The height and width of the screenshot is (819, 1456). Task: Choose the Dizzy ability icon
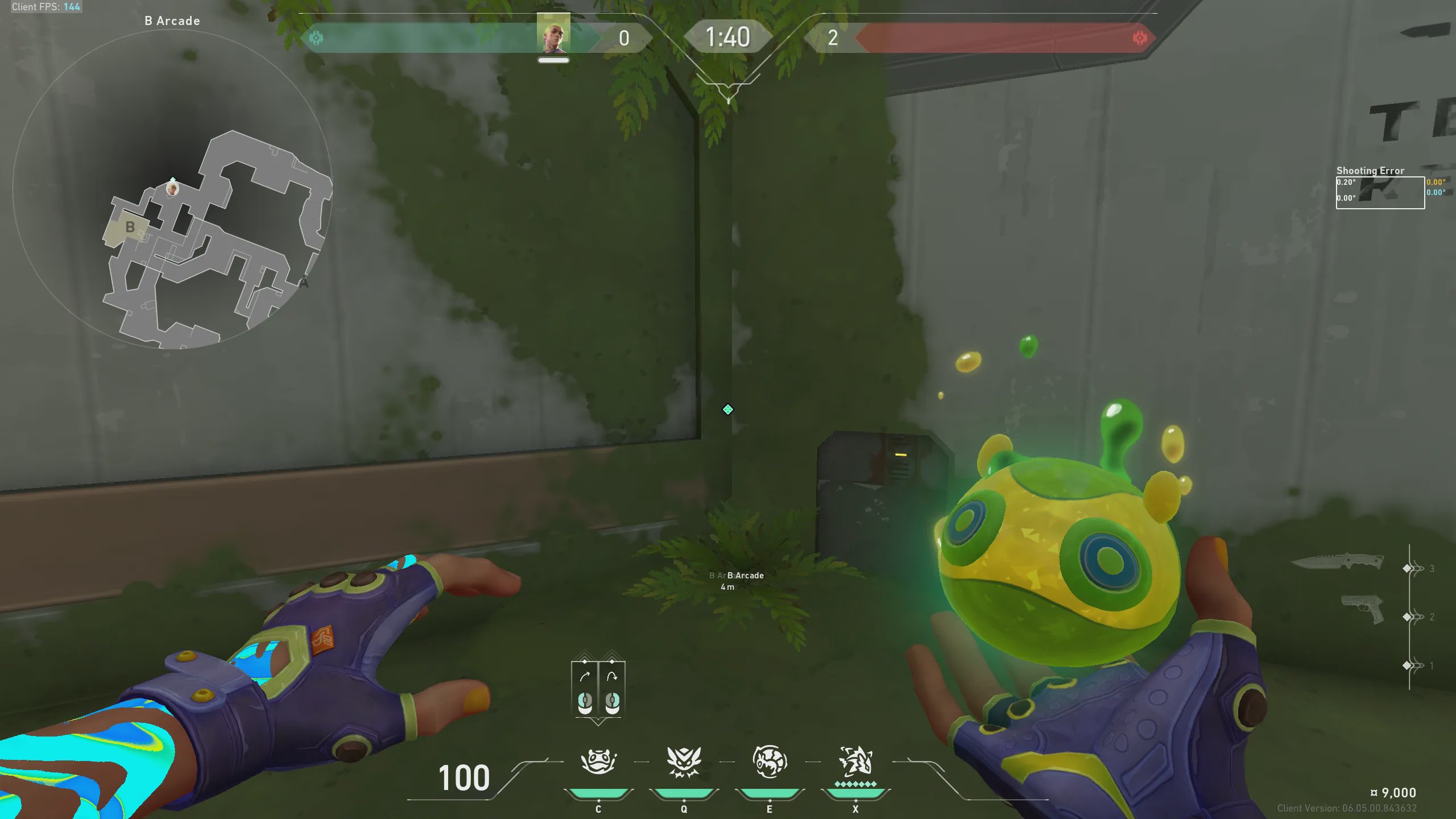point(770,762)
